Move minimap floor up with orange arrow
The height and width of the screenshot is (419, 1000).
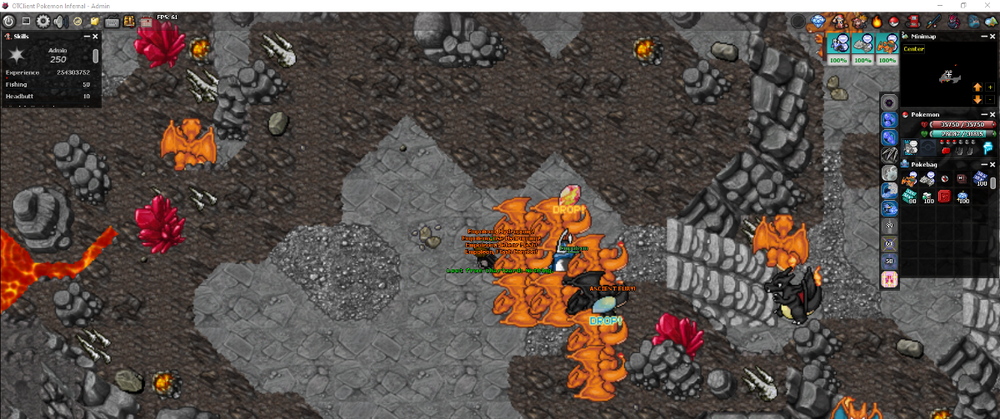pyautogui.click(x=978, y=87)
